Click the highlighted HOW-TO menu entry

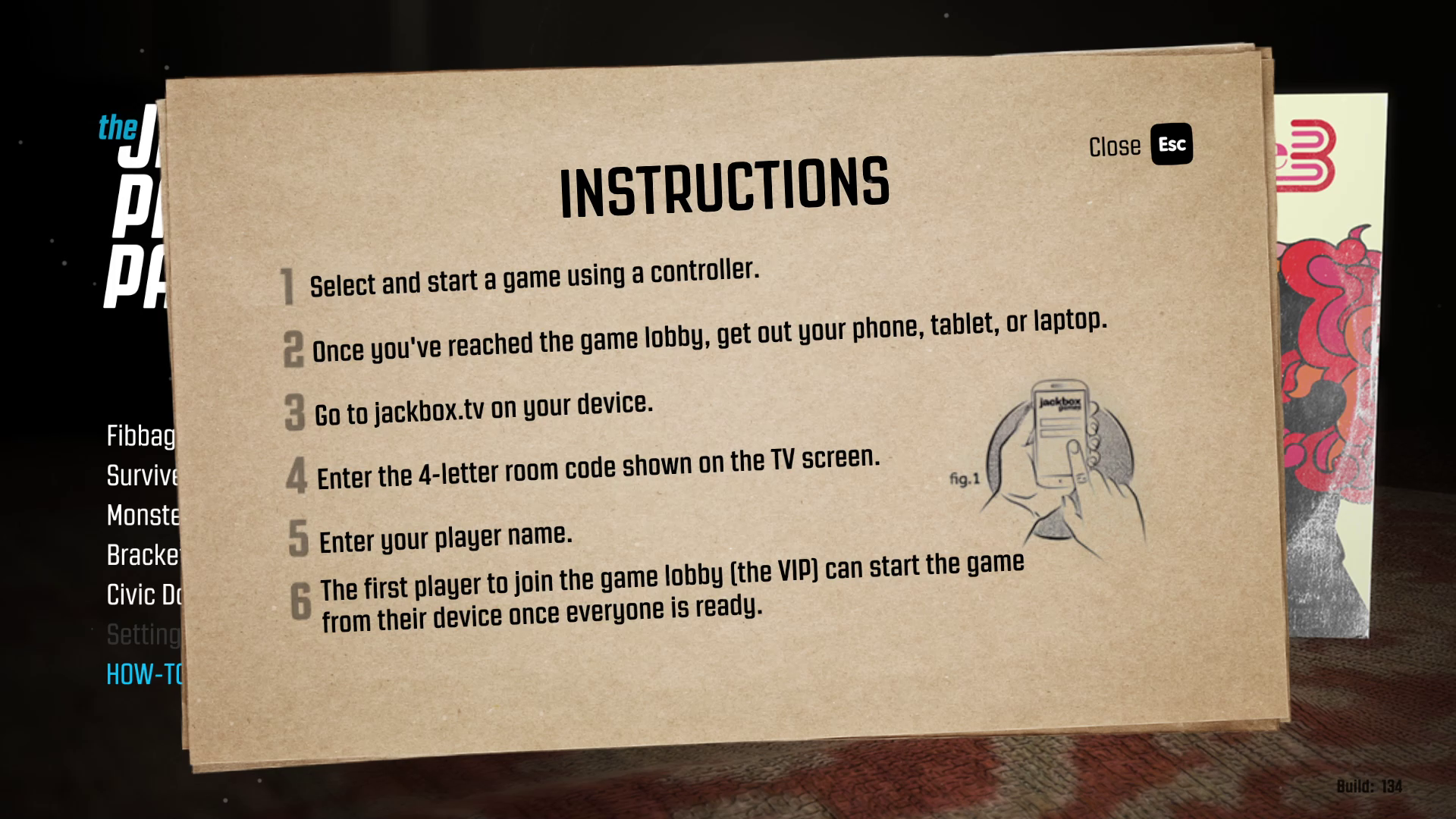(x=144, y=674)
